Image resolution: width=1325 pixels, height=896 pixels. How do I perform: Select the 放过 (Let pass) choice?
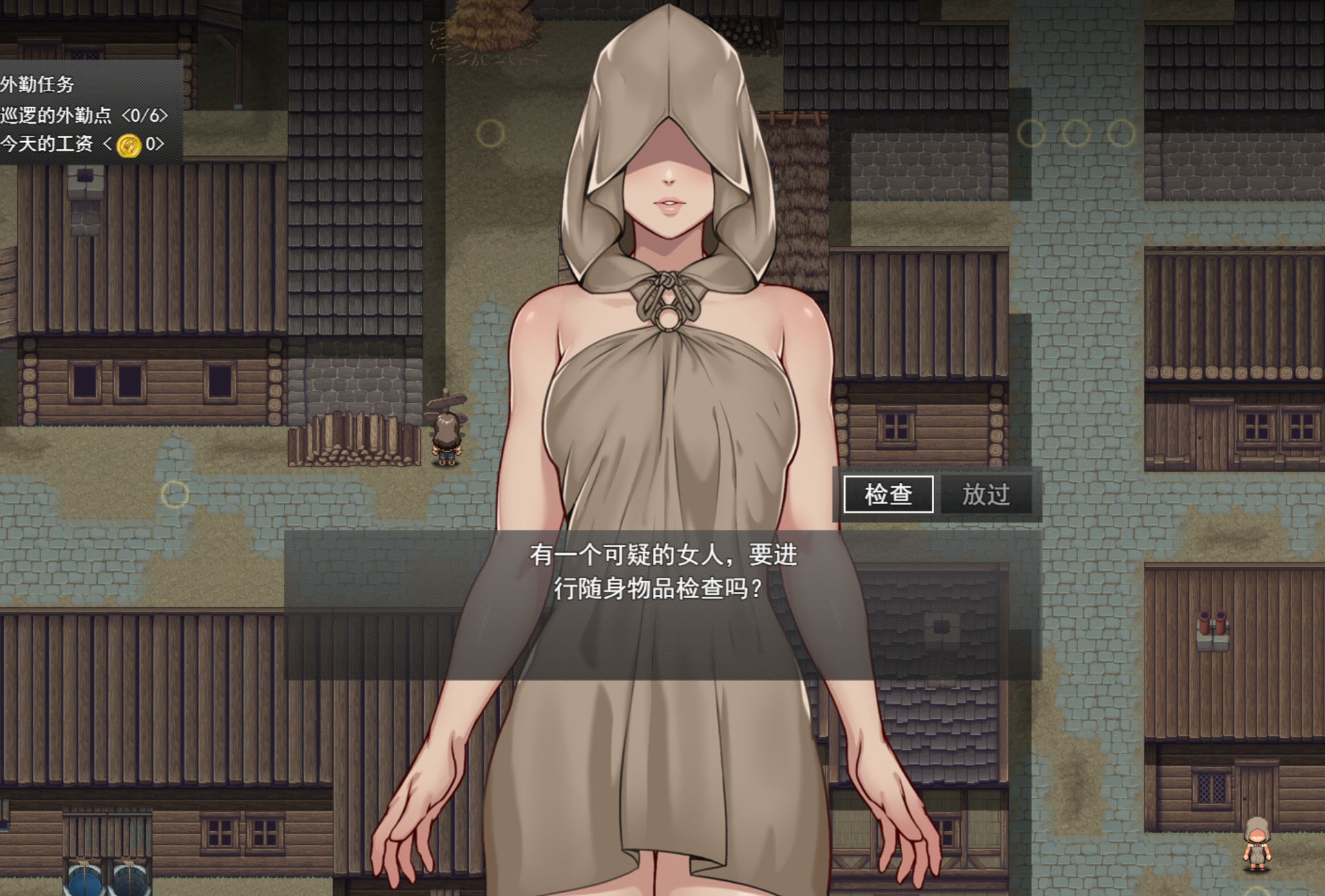coord(985,495)
